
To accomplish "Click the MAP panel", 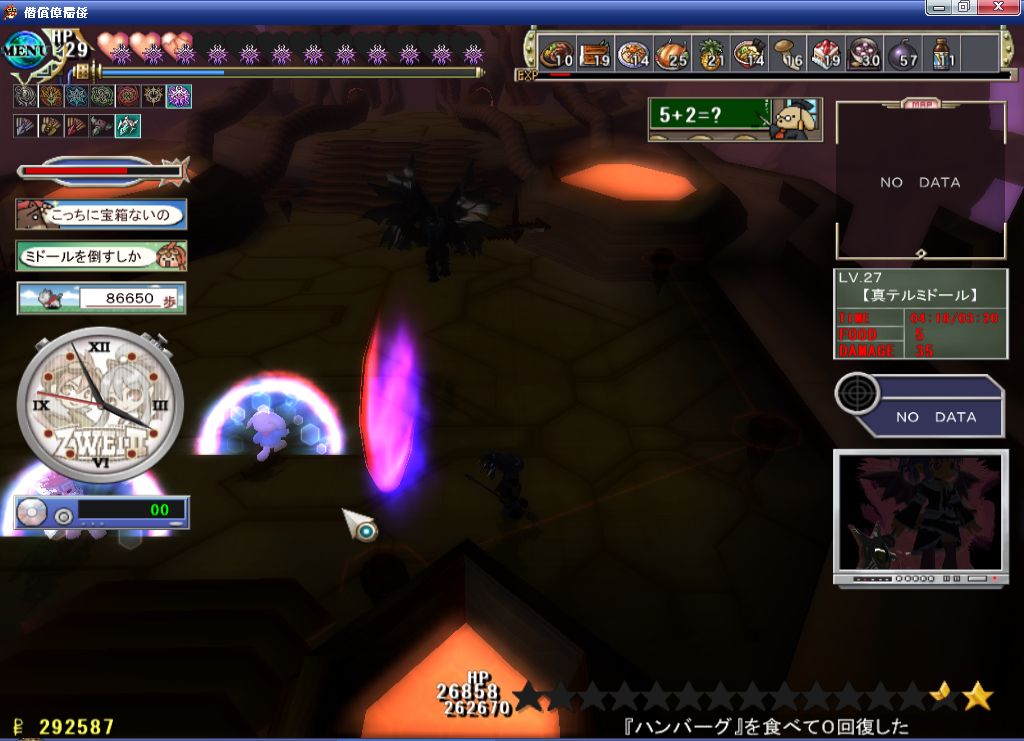I will [x=920, y=180].
